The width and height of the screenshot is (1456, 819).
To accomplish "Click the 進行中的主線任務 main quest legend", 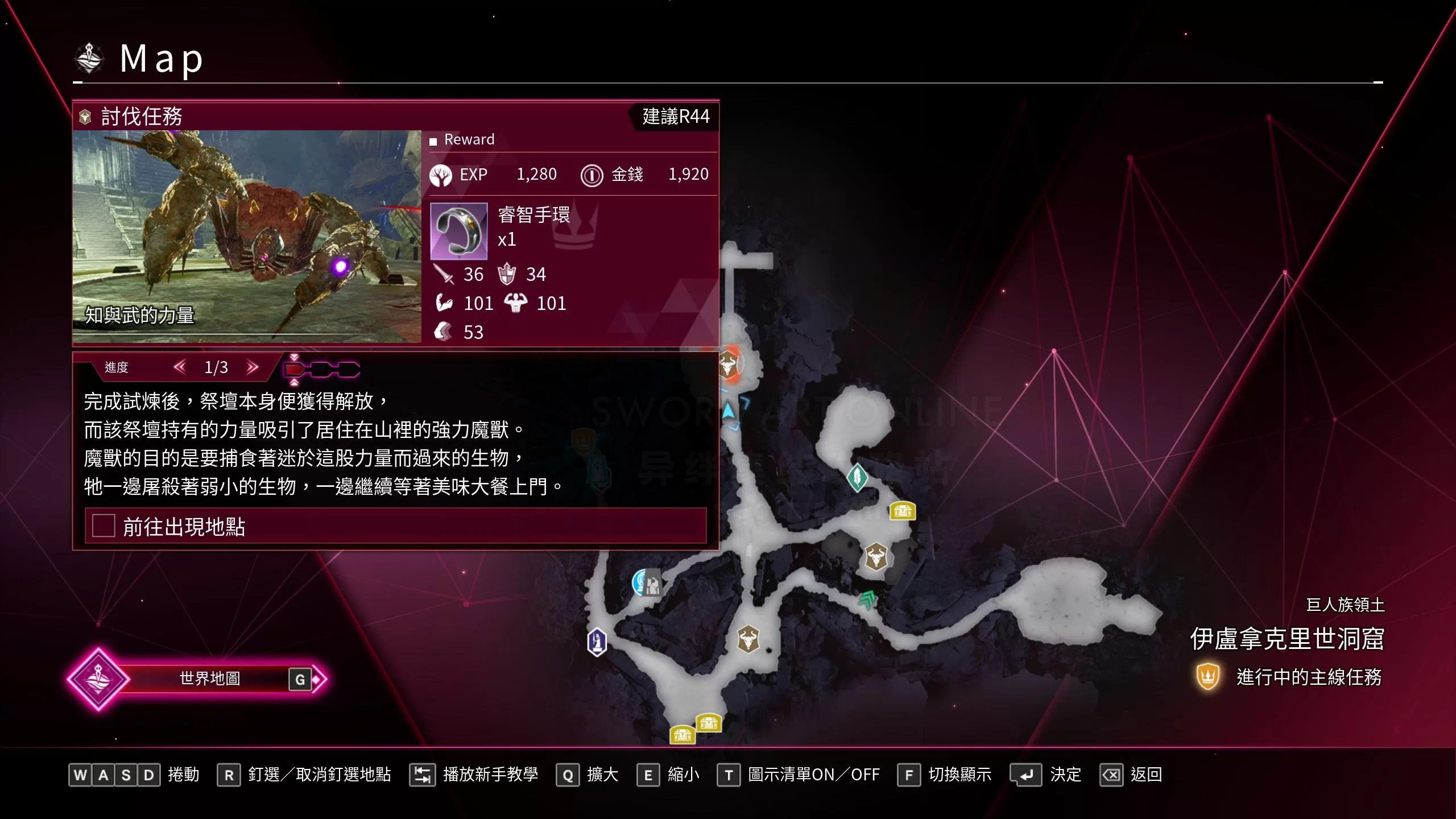I will coord(1289,677).
